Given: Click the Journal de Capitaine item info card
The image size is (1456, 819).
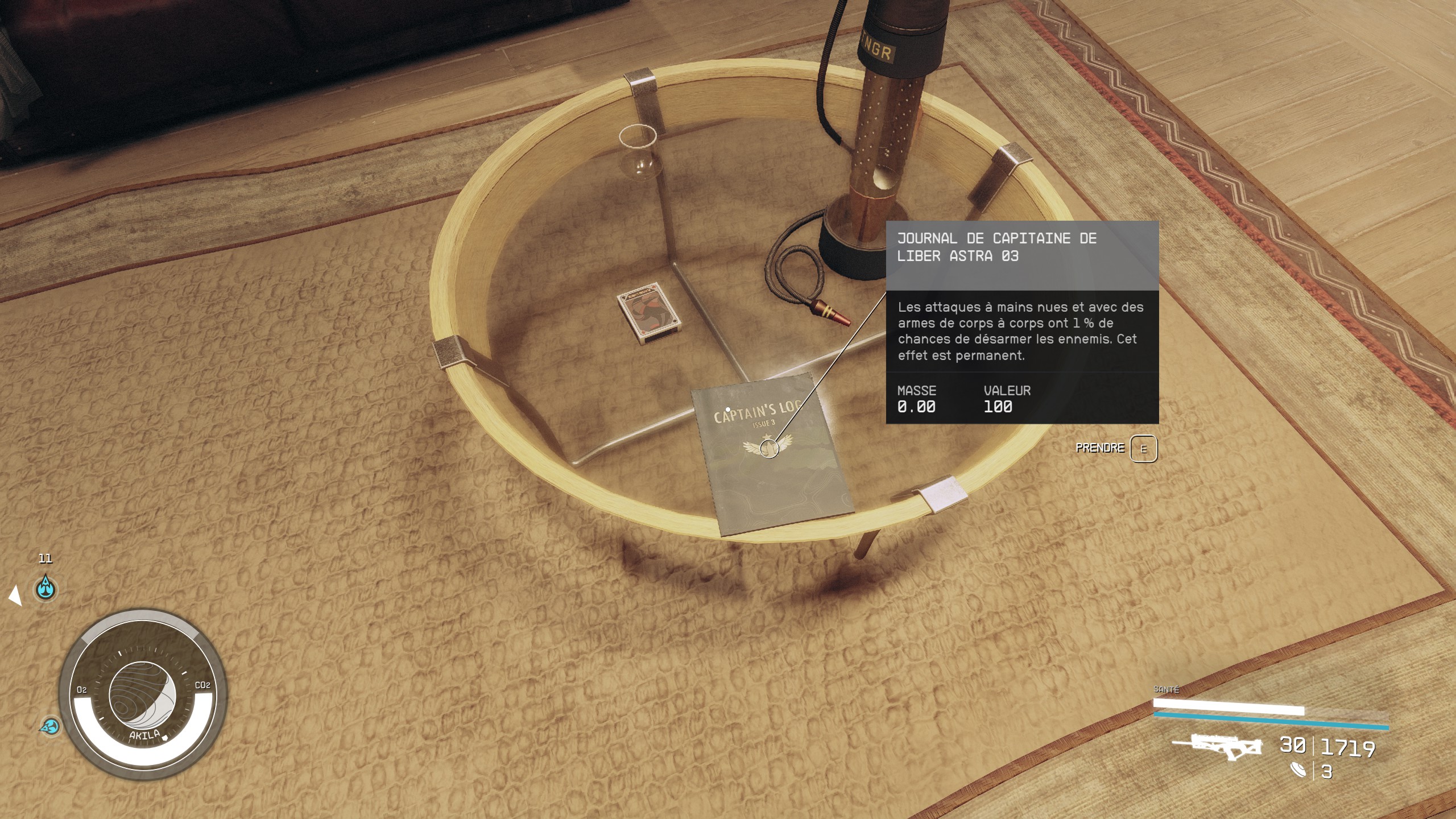Looking at the screenshot, I should coord(1022,322).
